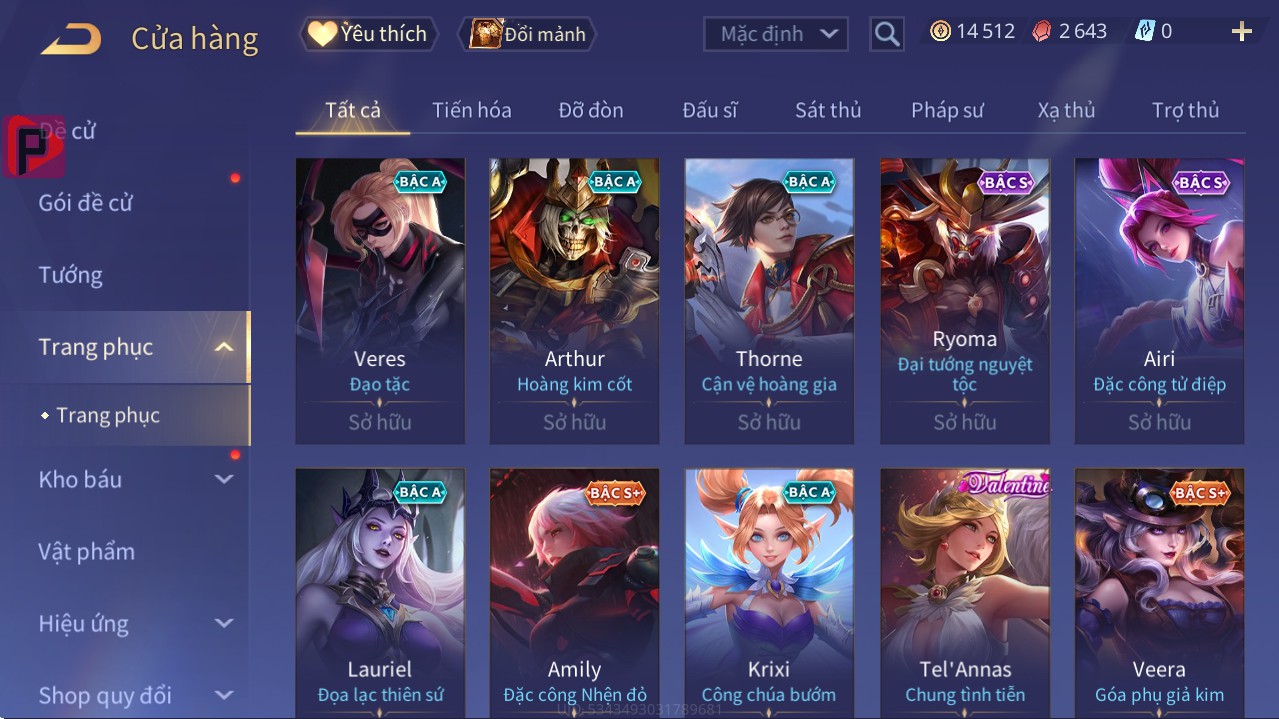
Task: Open the Vật phẩm section
Action: [87, 551]
